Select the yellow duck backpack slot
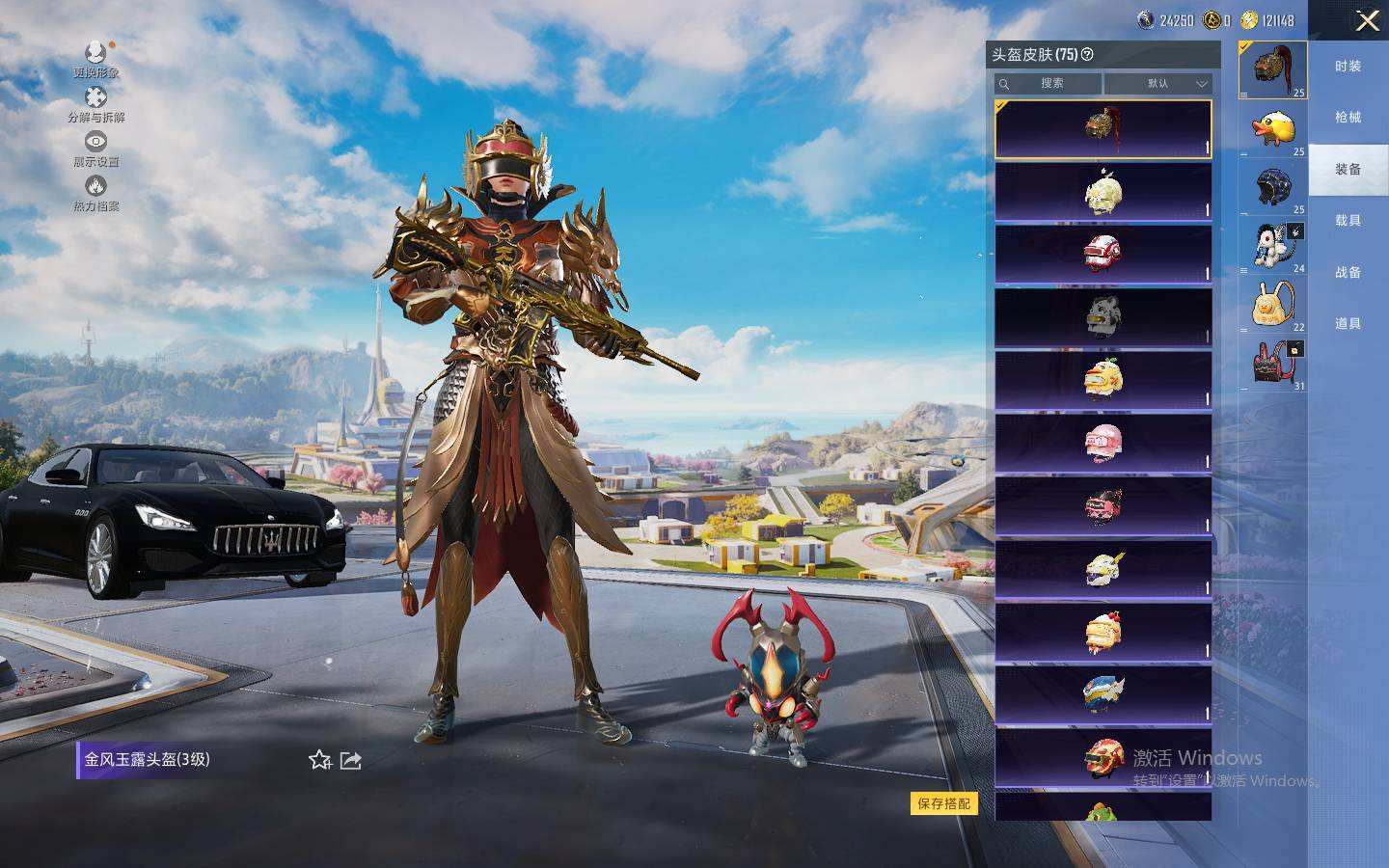The height and width of the screenshot is (868, 1389). (1272, 304)
